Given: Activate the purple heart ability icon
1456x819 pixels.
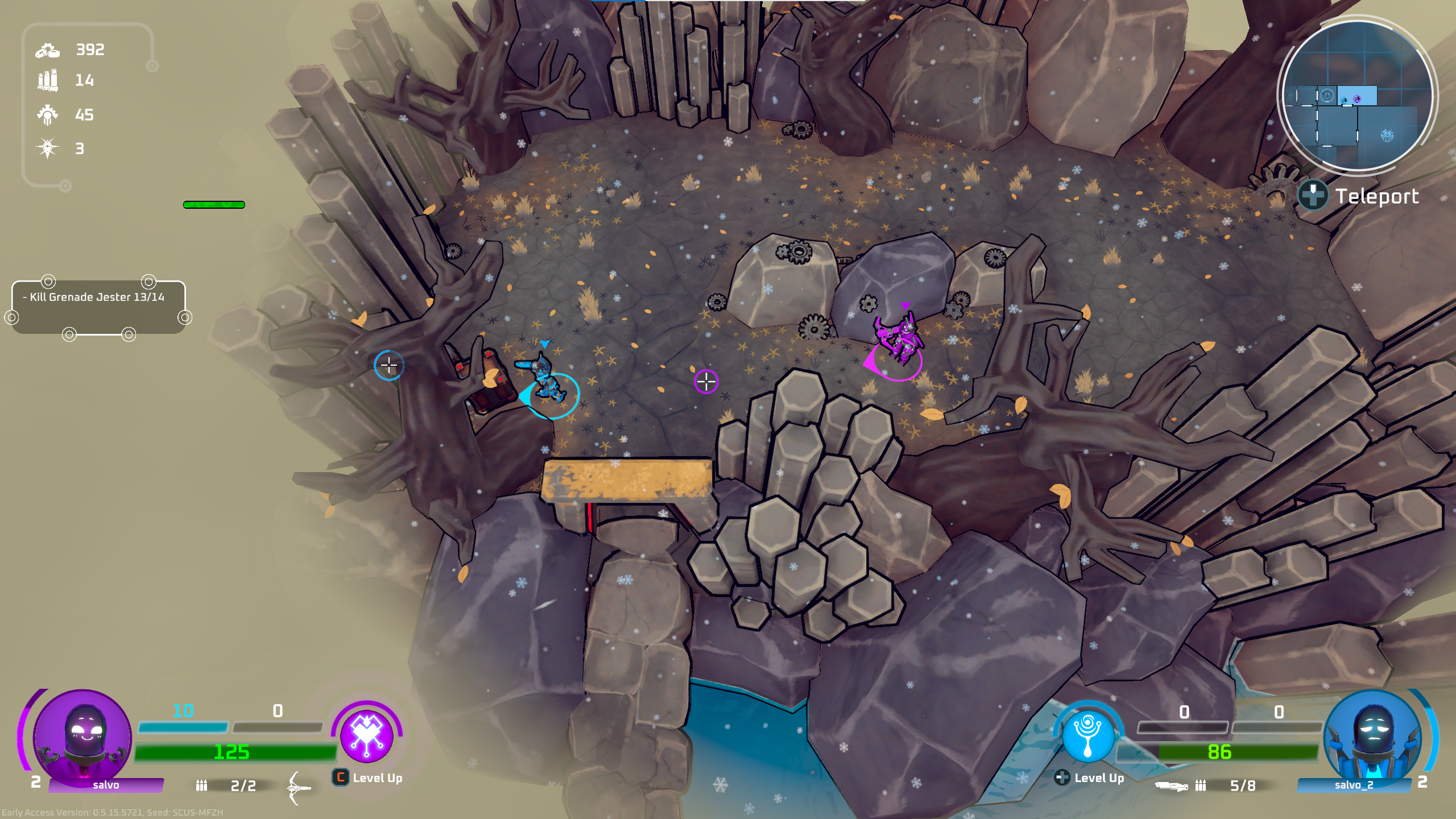Looking at the screenshot, I should click(x=367, y=735).
